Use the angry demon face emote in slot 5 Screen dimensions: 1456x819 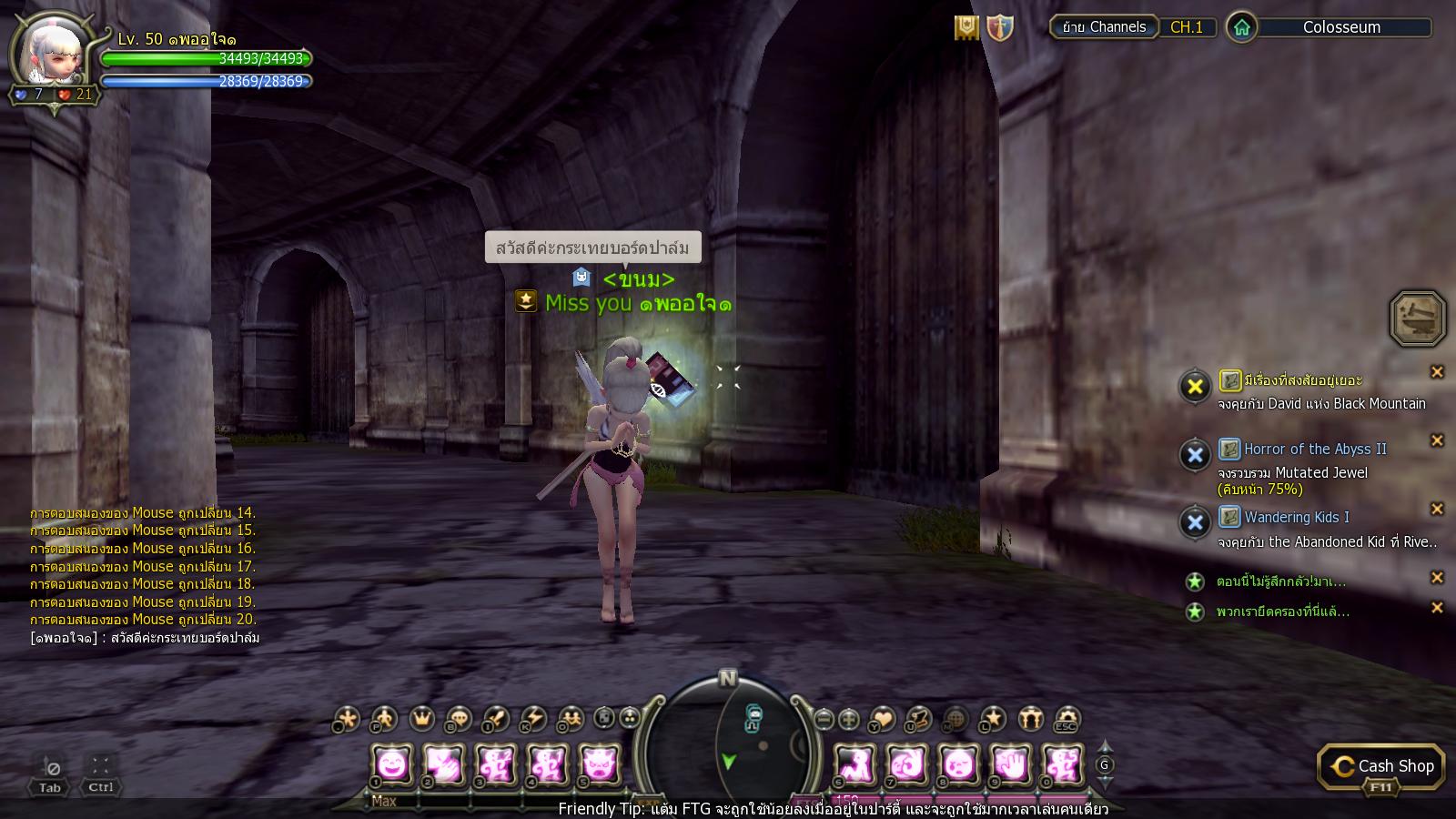coord(600,763)
